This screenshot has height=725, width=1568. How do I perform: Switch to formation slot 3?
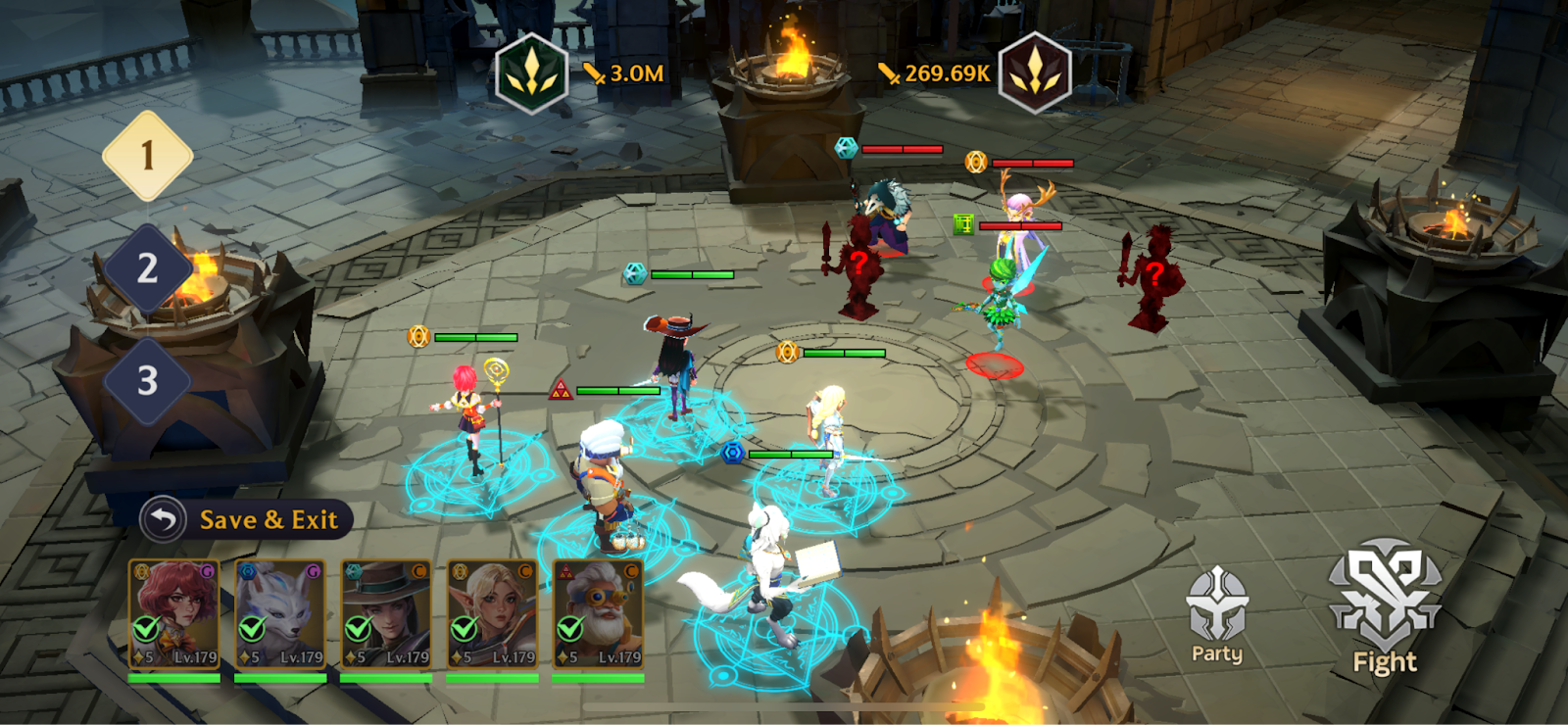pos(148,380)
